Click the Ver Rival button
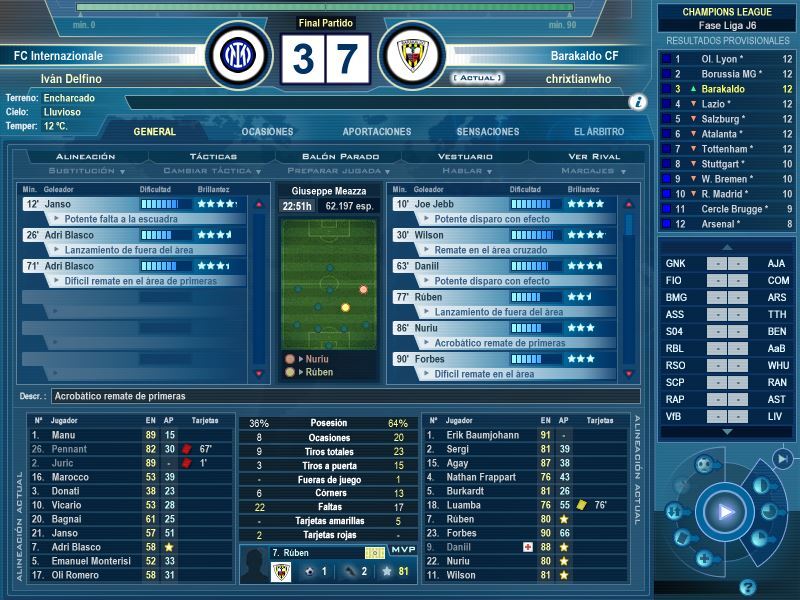 tap(594, 157)
